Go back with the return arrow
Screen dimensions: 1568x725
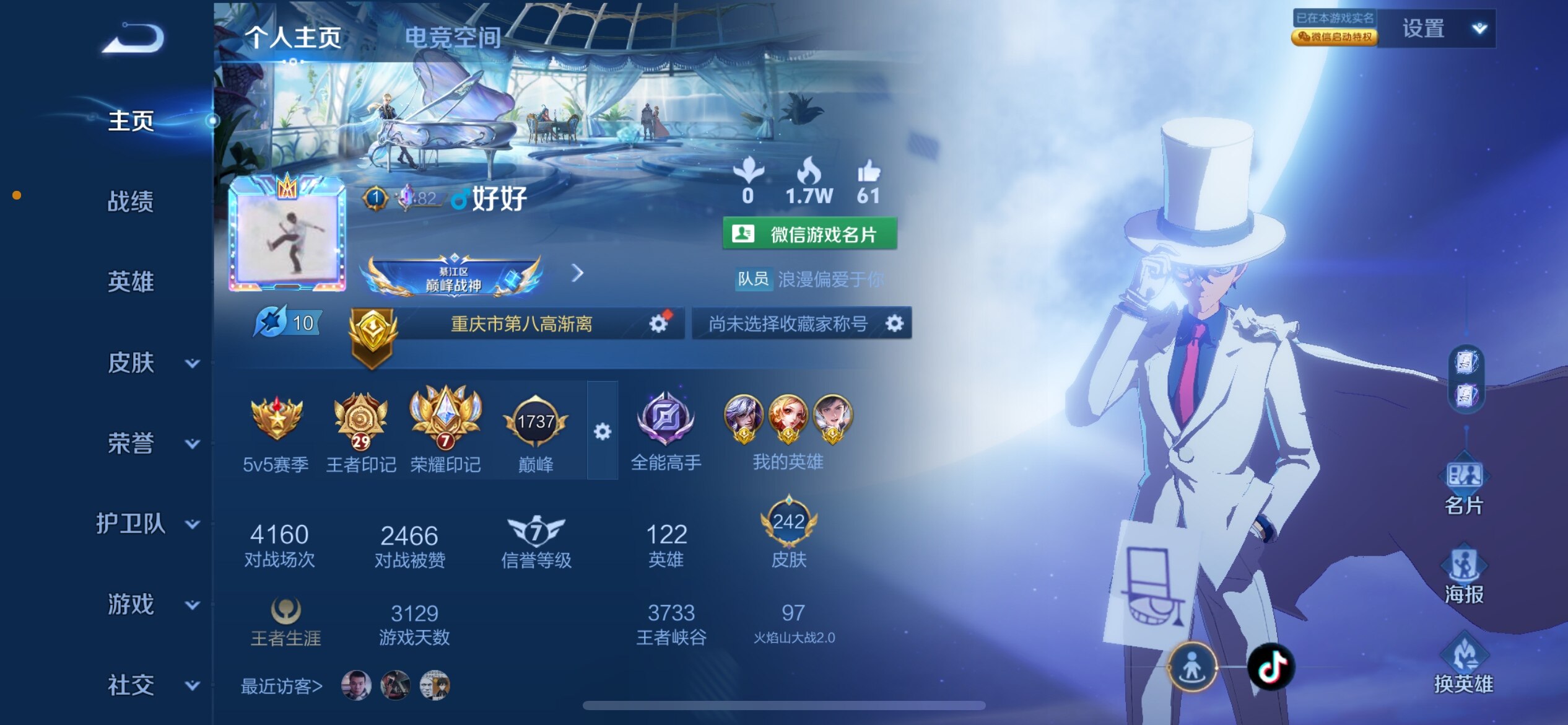click(133, 38)
